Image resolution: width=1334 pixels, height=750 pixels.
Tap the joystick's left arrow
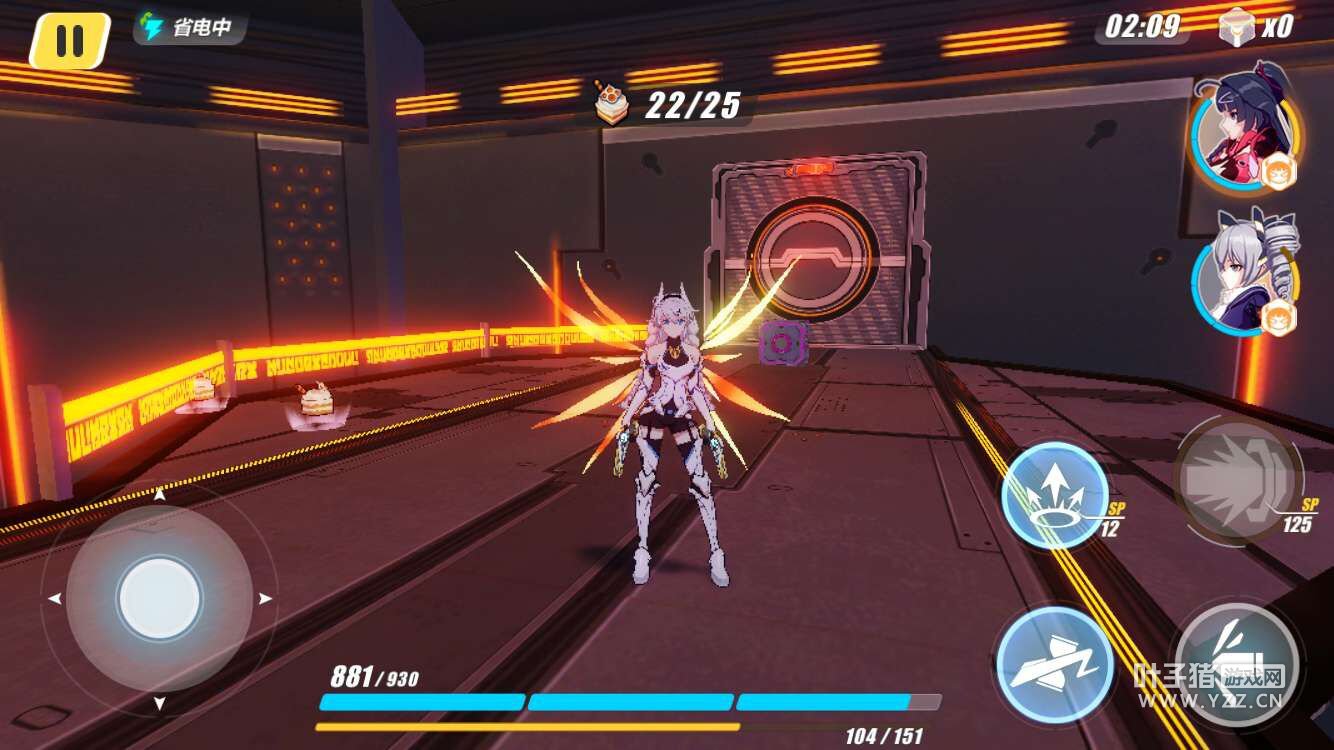54,599
